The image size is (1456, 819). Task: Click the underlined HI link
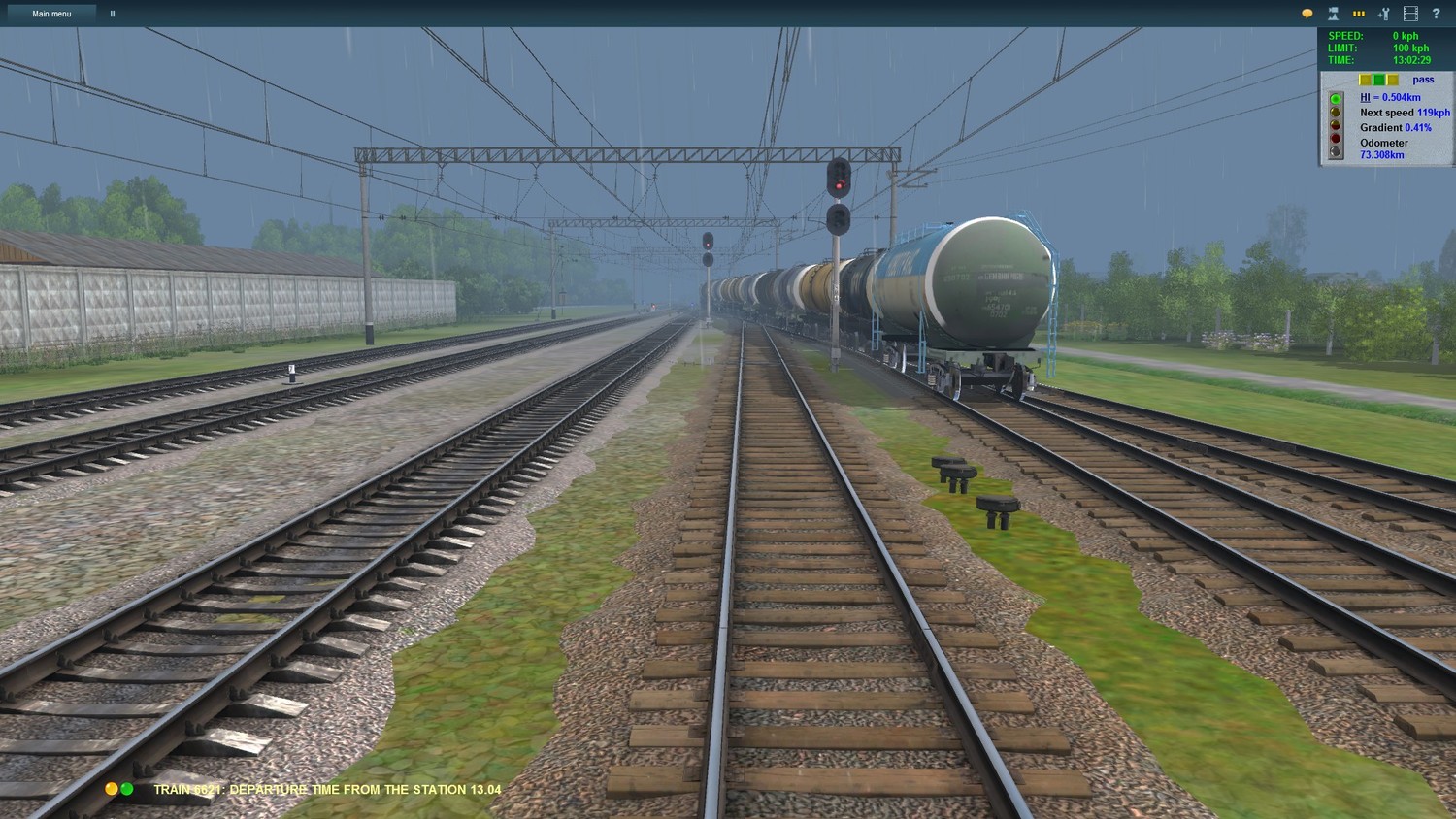(x=1365, y=97)
